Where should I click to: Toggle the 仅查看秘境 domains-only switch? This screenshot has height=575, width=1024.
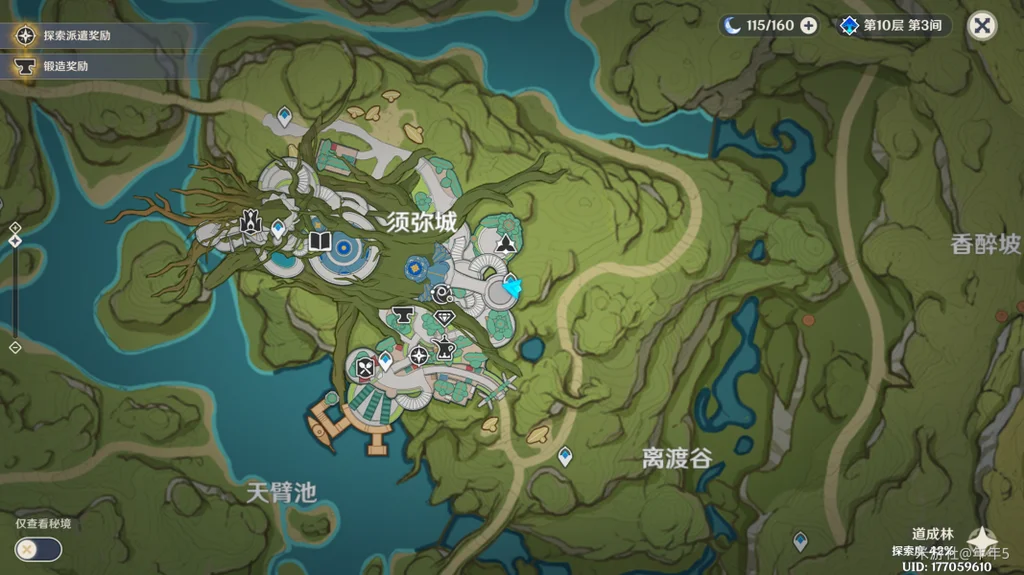(38, 549)
